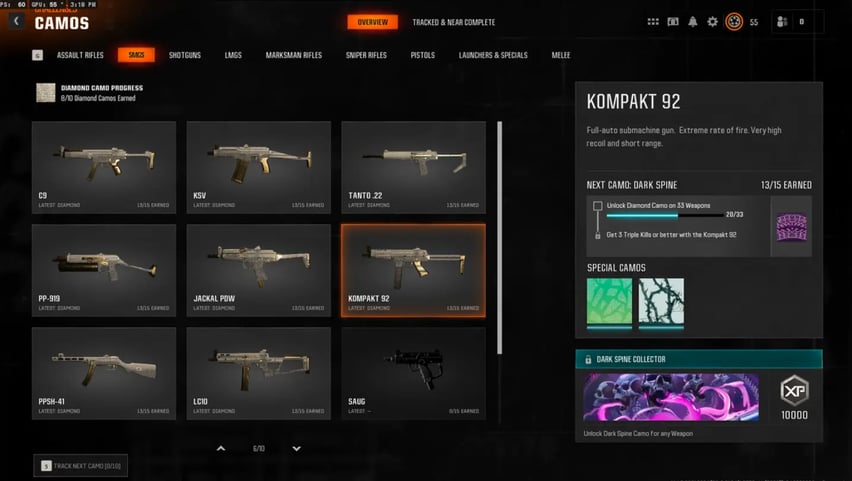Open Tracked & Near Complete tab
Image resolution: width=852 pixels, height=481 pixels.
pyautogui.click(x=453, y=22)
